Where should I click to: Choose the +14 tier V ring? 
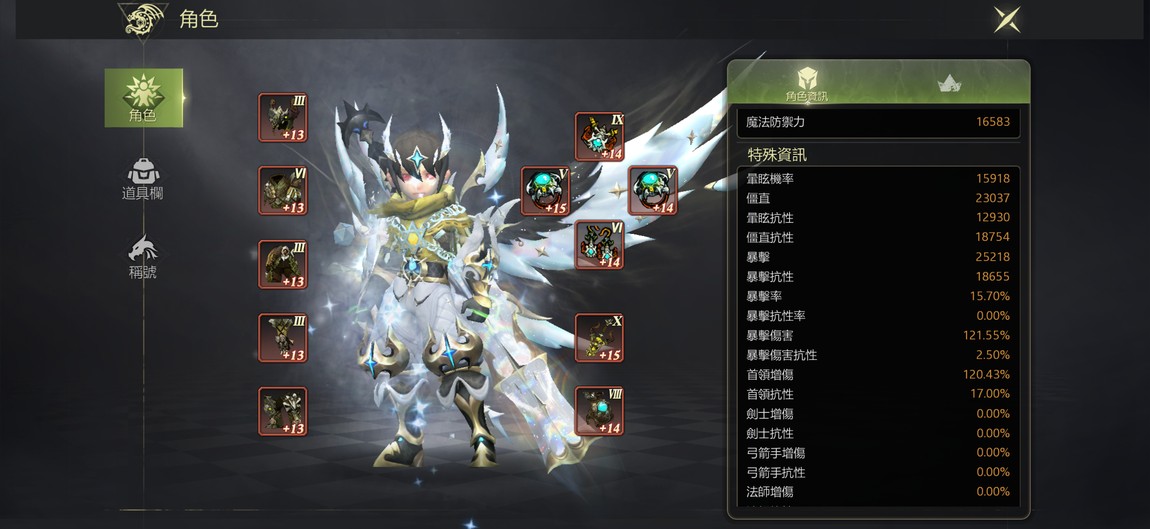point(652,191)
